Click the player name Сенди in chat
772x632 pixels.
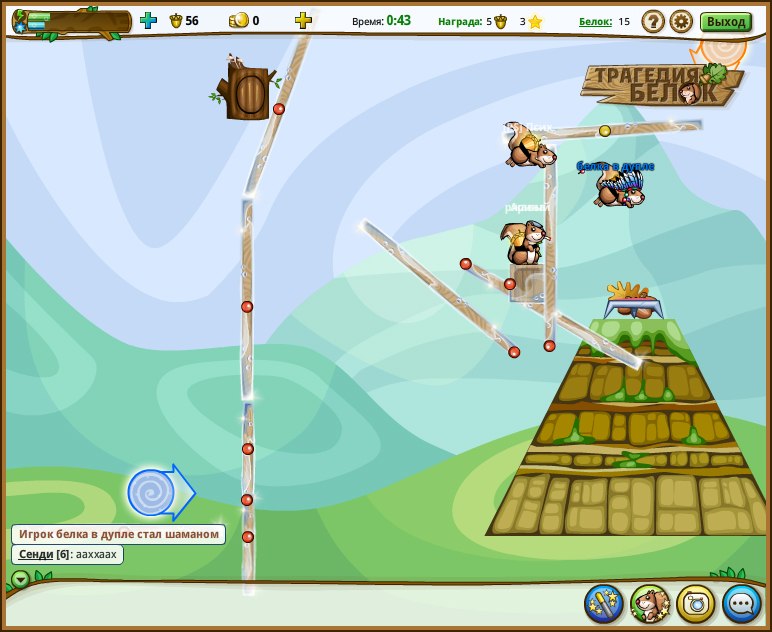pos(36,554)
